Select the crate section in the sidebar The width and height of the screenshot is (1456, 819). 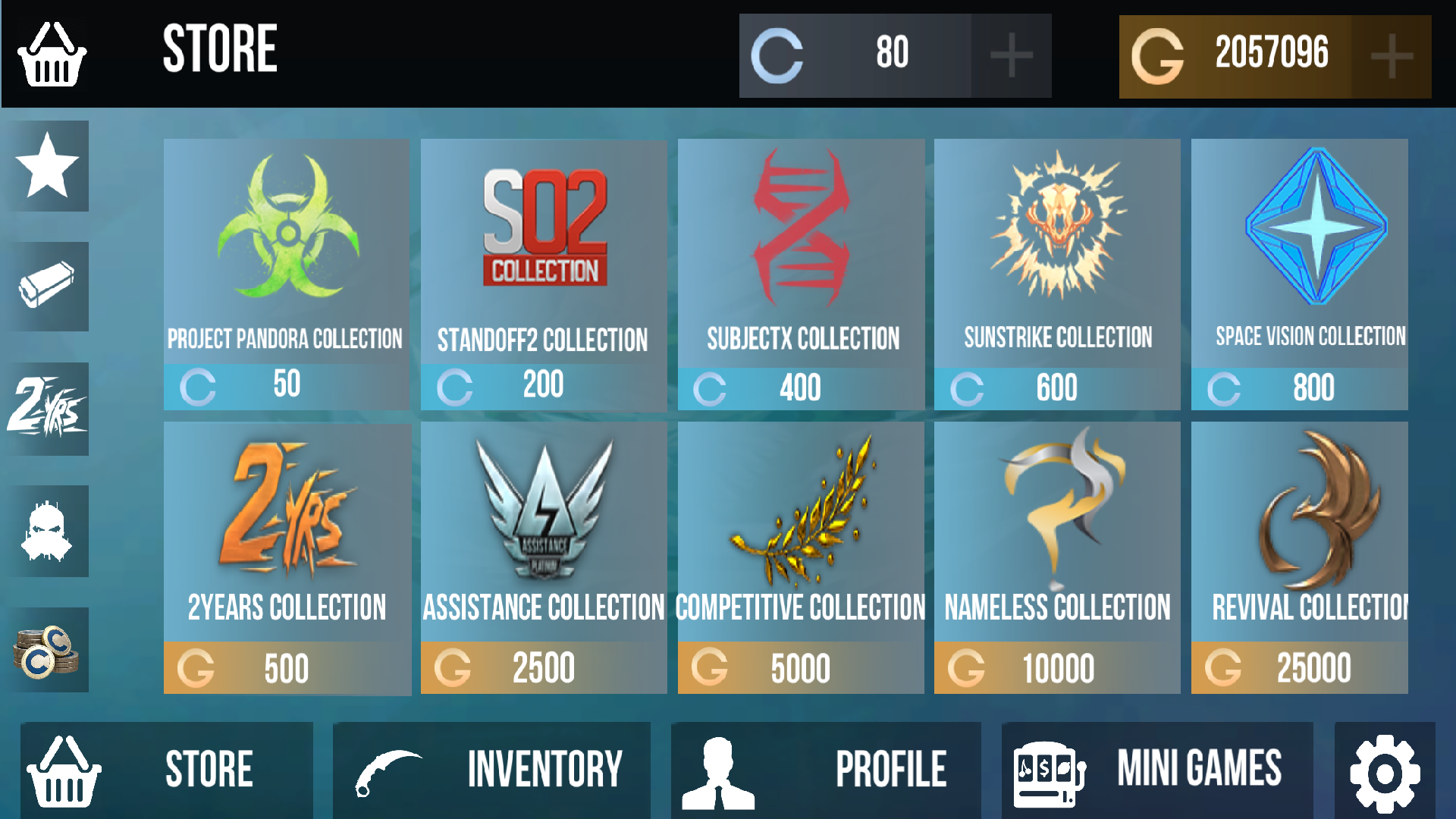coord(48,287)
